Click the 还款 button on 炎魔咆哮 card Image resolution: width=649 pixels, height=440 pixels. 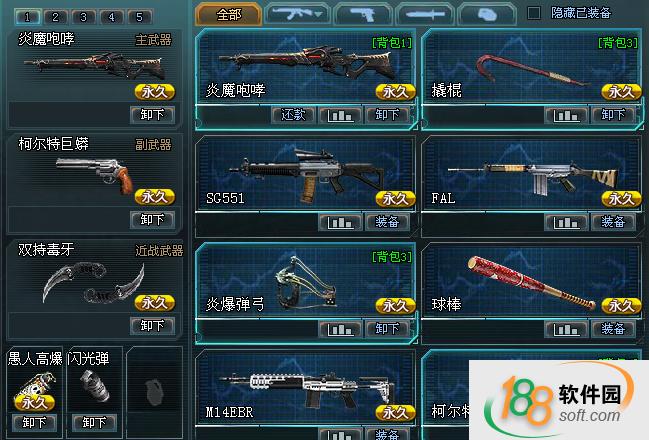click(293, 115)
